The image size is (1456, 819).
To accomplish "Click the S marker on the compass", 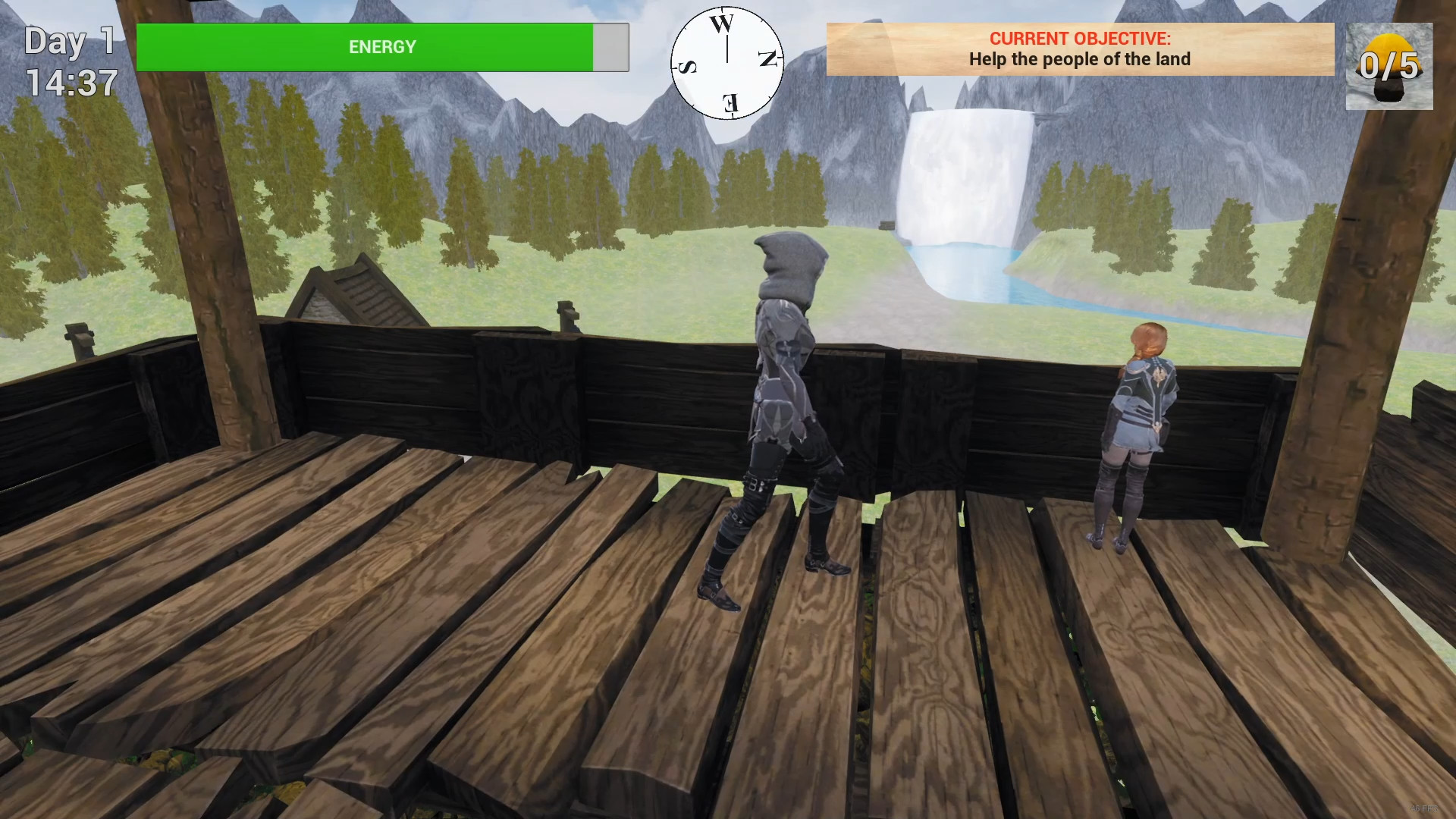I will tap(688, 68).
